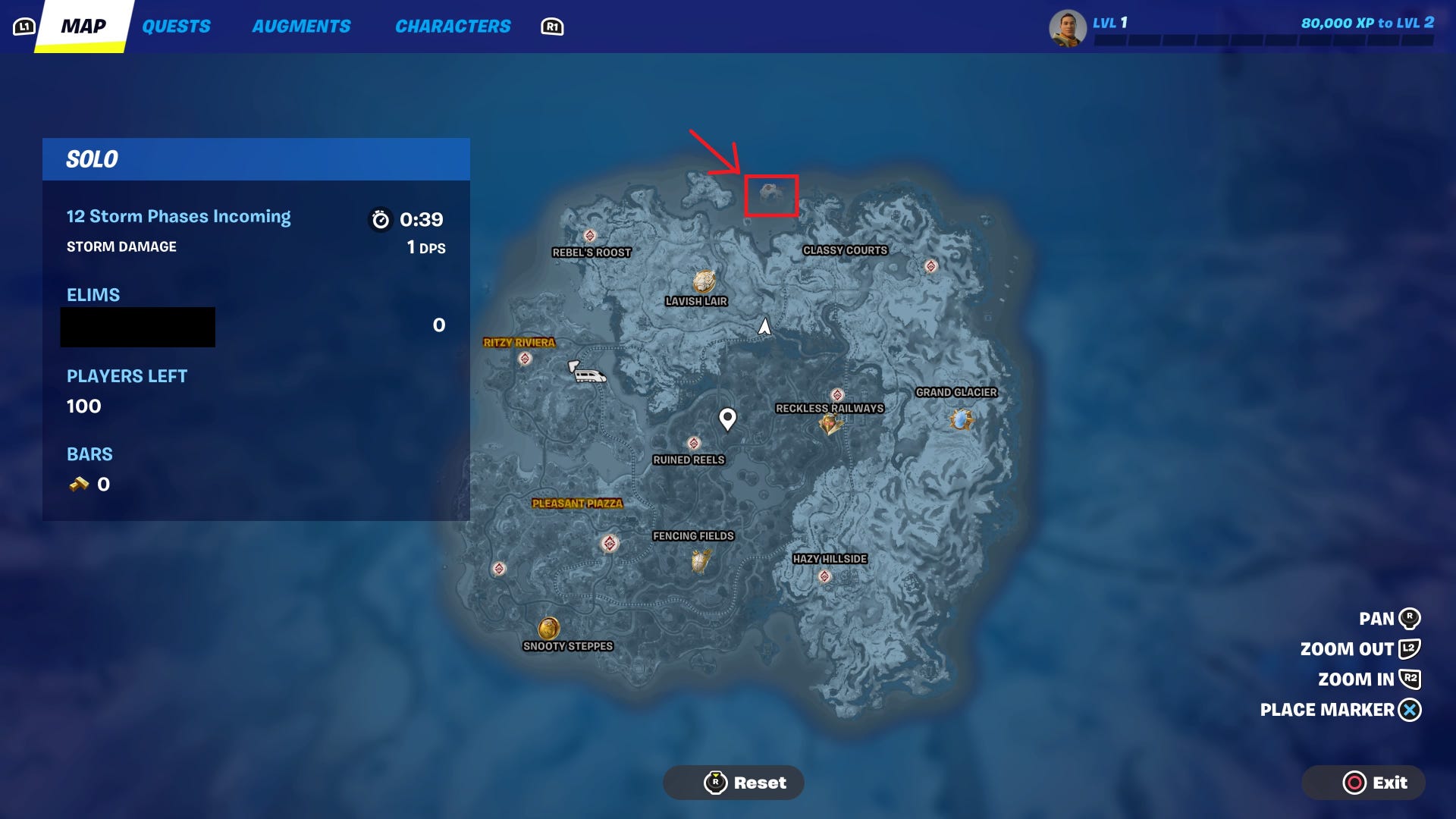This screenshot has width=1456, height=819.
Task: Open the AUGMENTS tab
Action: tap(301, 26)
